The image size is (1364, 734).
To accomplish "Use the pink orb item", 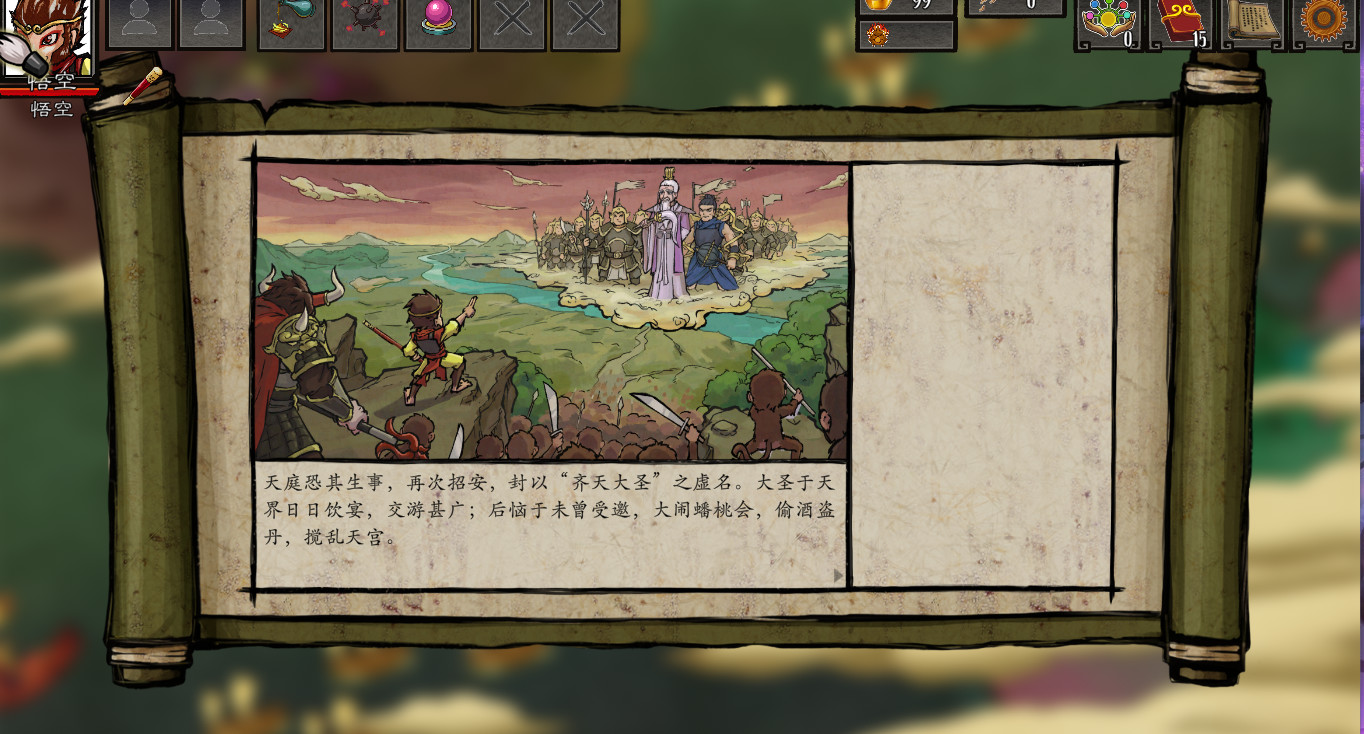I will point(438,25).
